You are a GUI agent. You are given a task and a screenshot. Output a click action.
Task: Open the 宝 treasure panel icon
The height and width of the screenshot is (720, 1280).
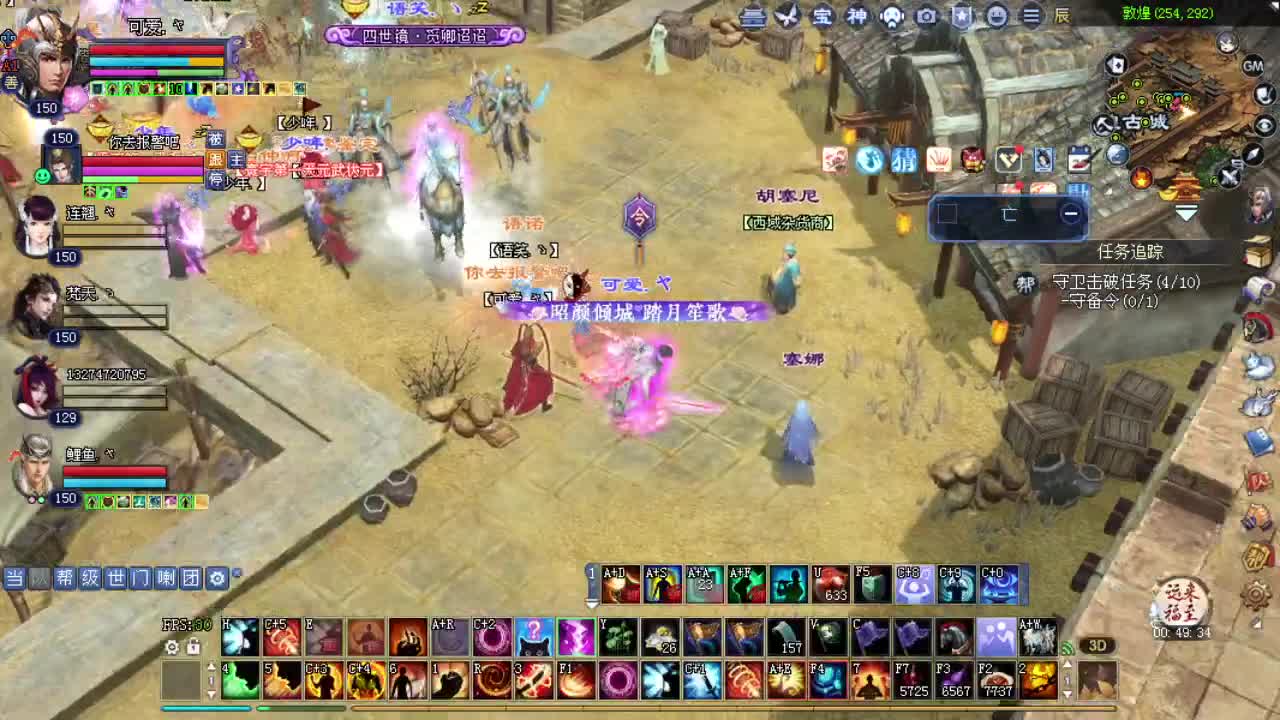pyautogui.click(x=822, y=17)
